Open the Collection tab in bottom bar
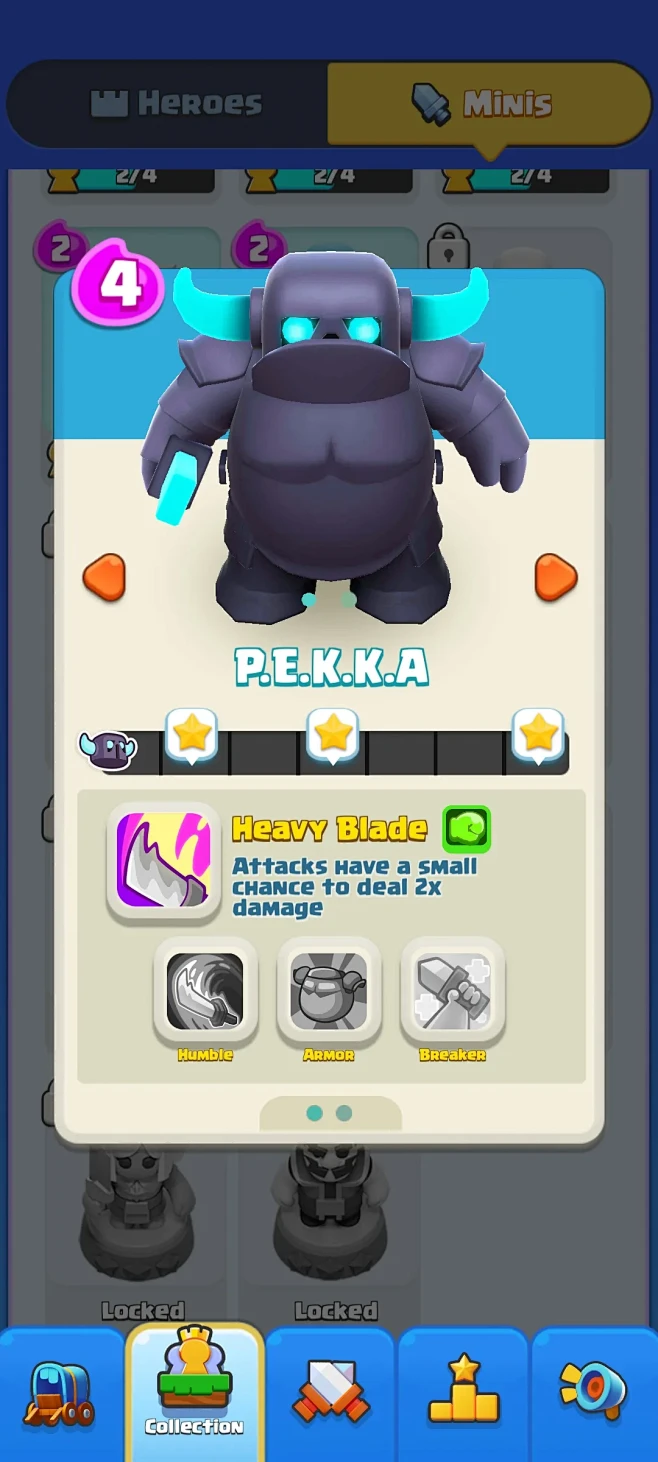 click(x=195, y=1393)
